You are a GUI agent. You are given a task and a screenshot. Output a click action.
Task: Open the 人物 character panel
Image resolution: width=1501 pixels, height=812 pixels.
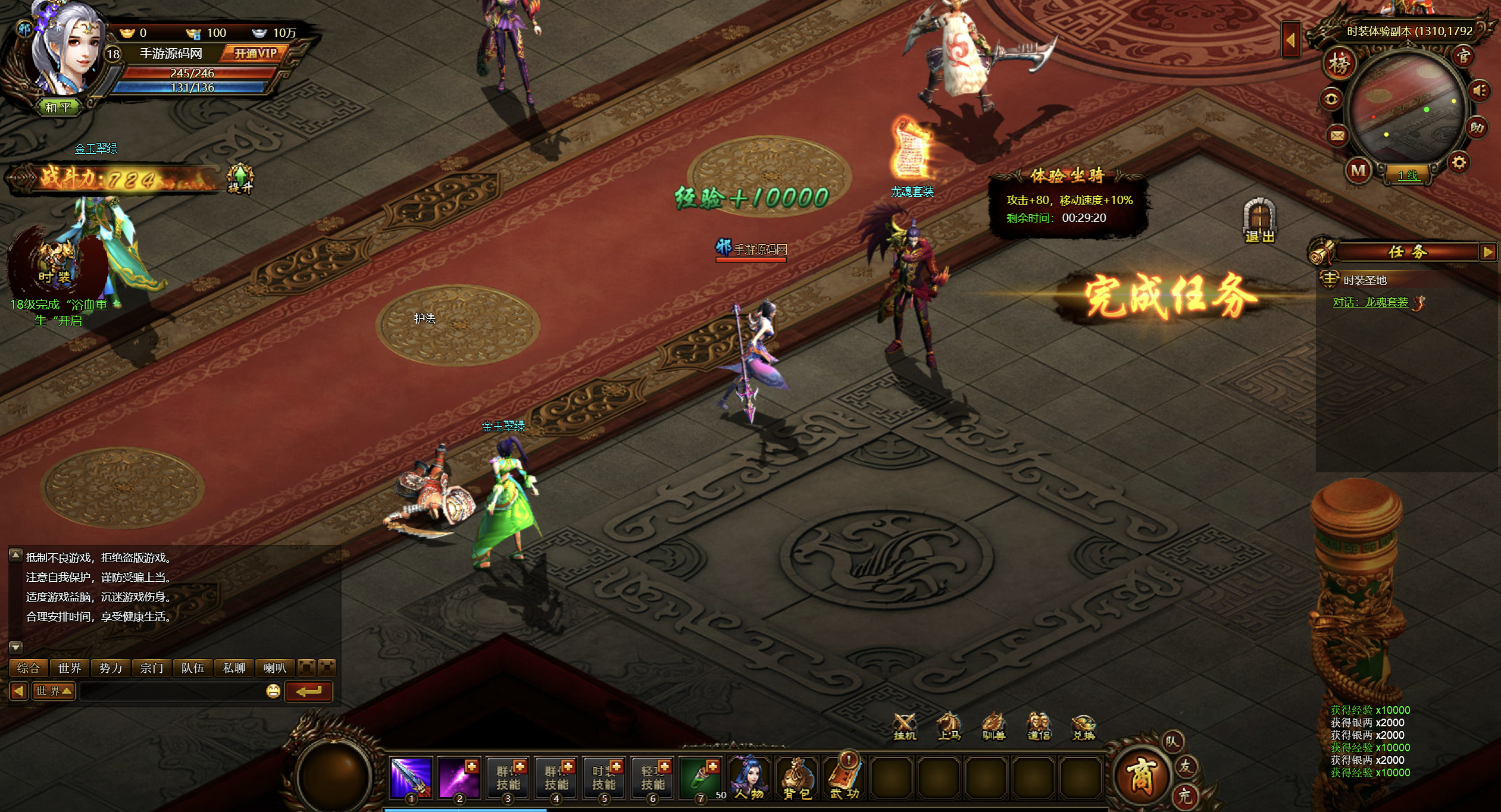coord(749,779)
